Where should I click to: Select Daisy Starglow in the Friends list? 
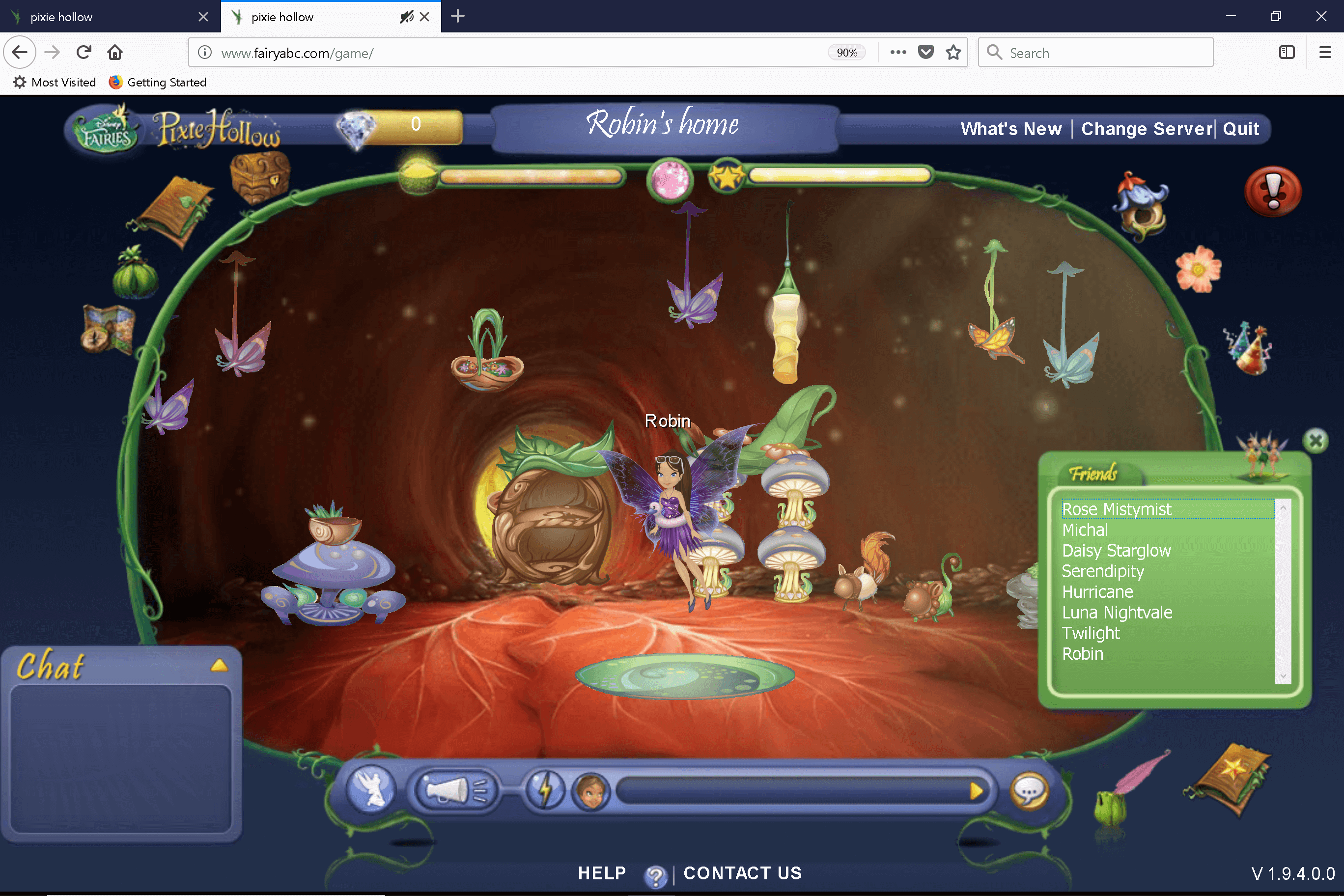[x=1115, y=550]
